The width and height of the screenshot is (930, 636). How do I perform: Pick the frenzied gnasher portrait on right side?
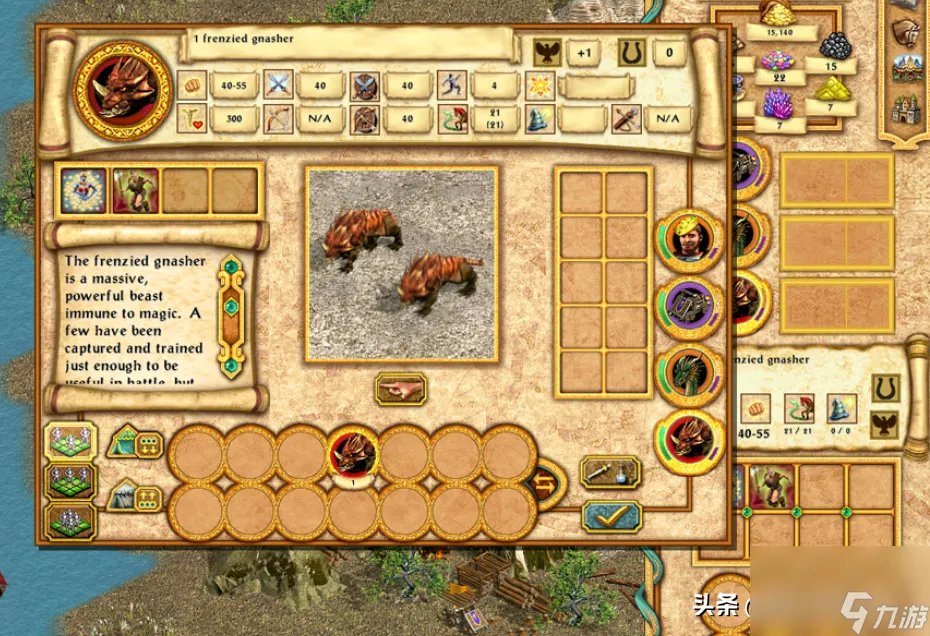689,440
